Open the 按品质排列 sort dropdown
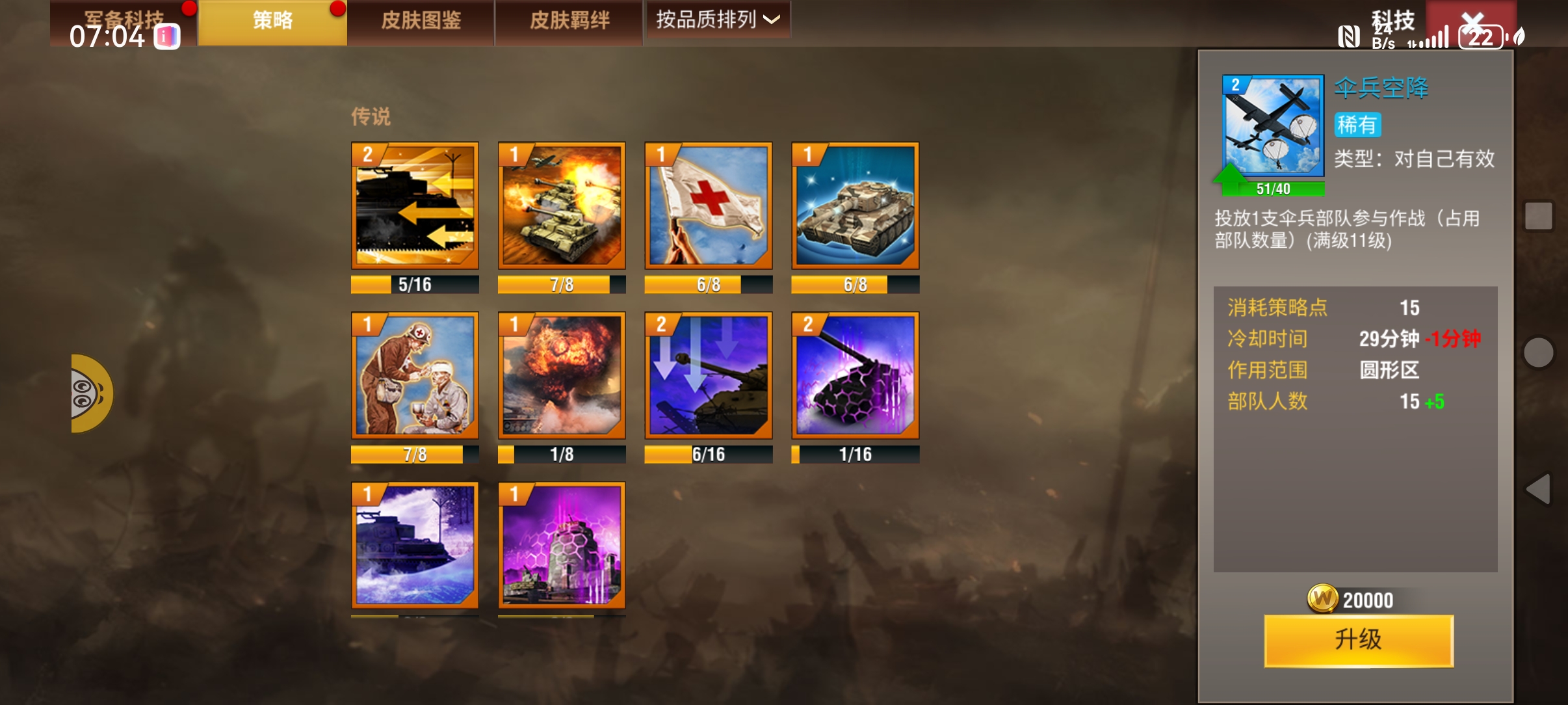 pyautogui.click(x=718, y=20)
